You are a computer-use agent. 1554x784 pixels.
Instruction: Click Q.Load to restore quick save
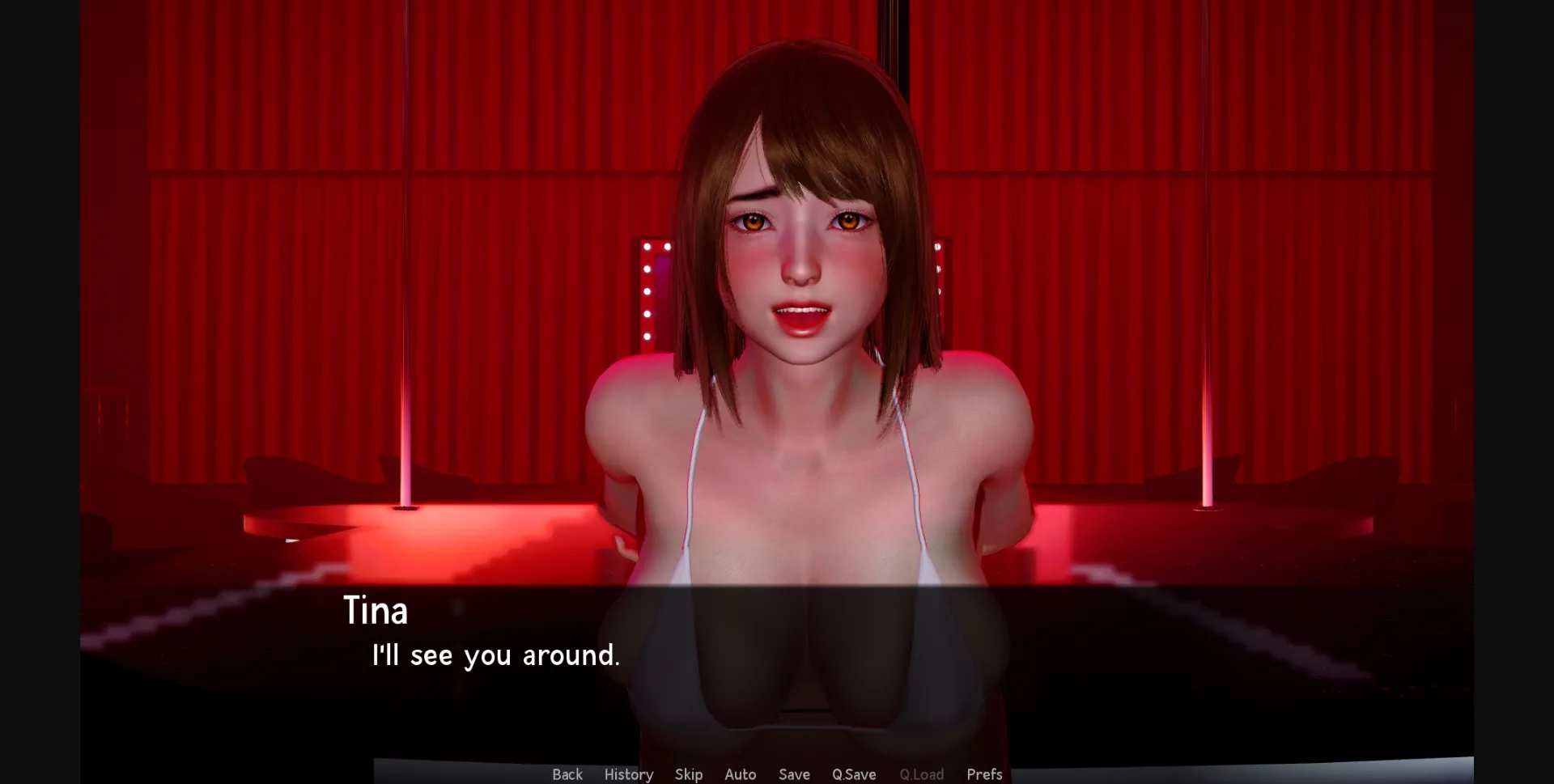[920, 774]
